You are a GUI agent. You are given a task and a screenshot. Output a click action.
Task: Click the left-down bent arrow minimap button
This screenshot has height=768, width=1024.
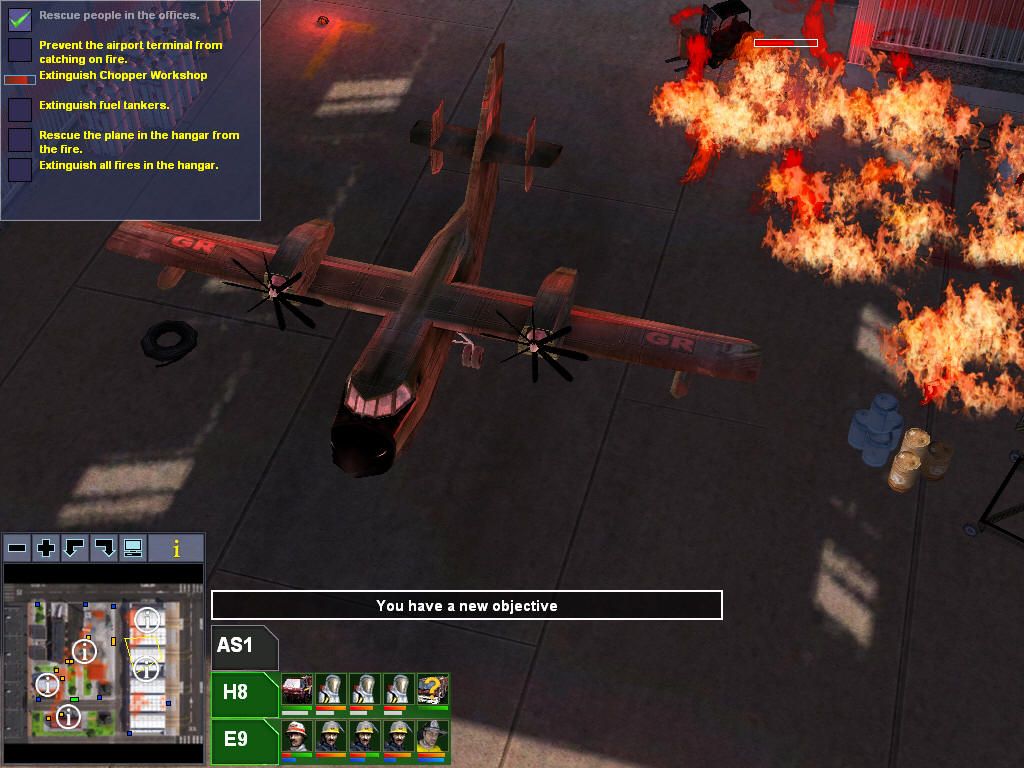[75, 548]
